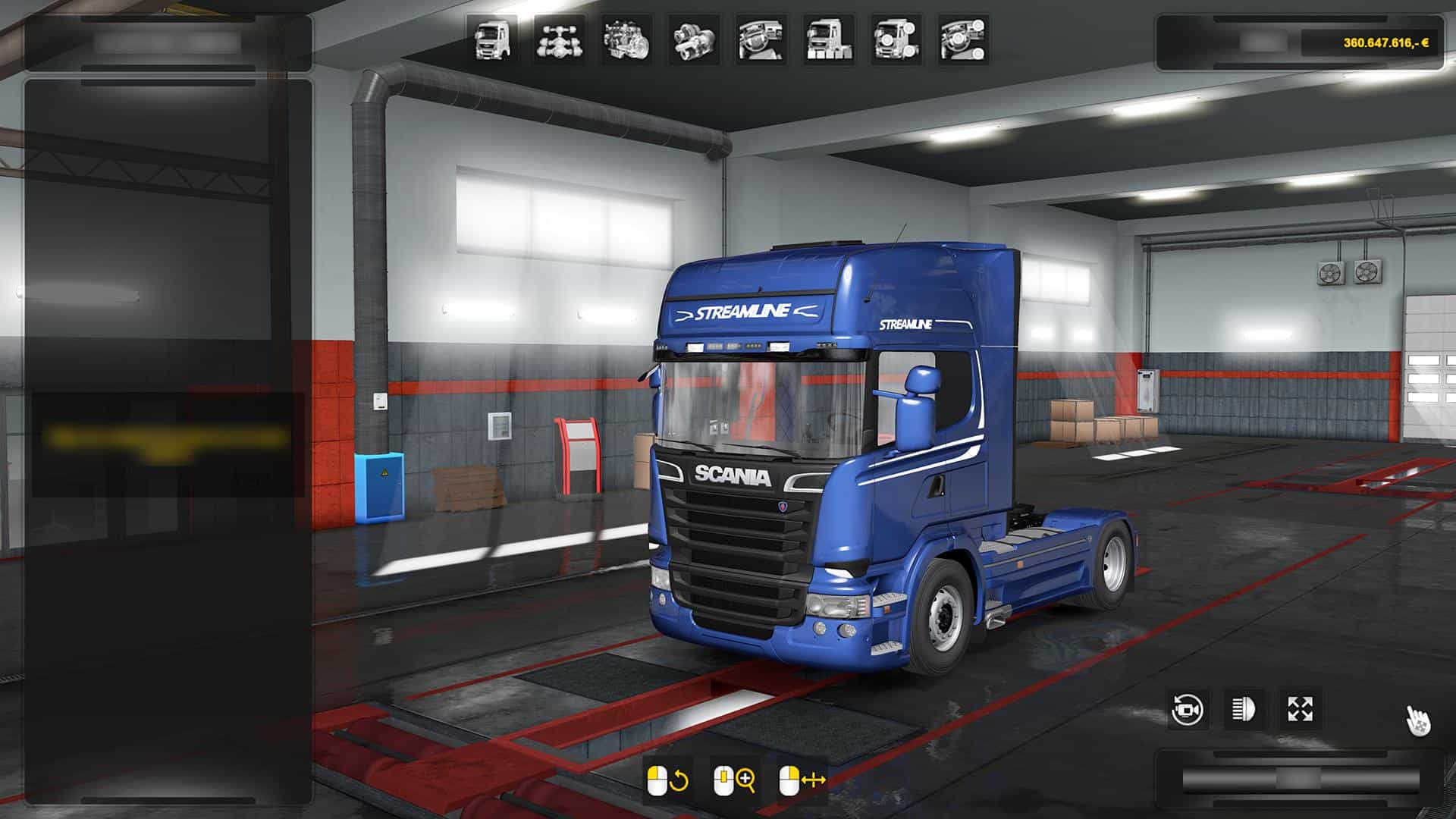Viewport: 1456px width, 819px height.
Task: Toggle the truck headlights
Action: click(1244, 710)
